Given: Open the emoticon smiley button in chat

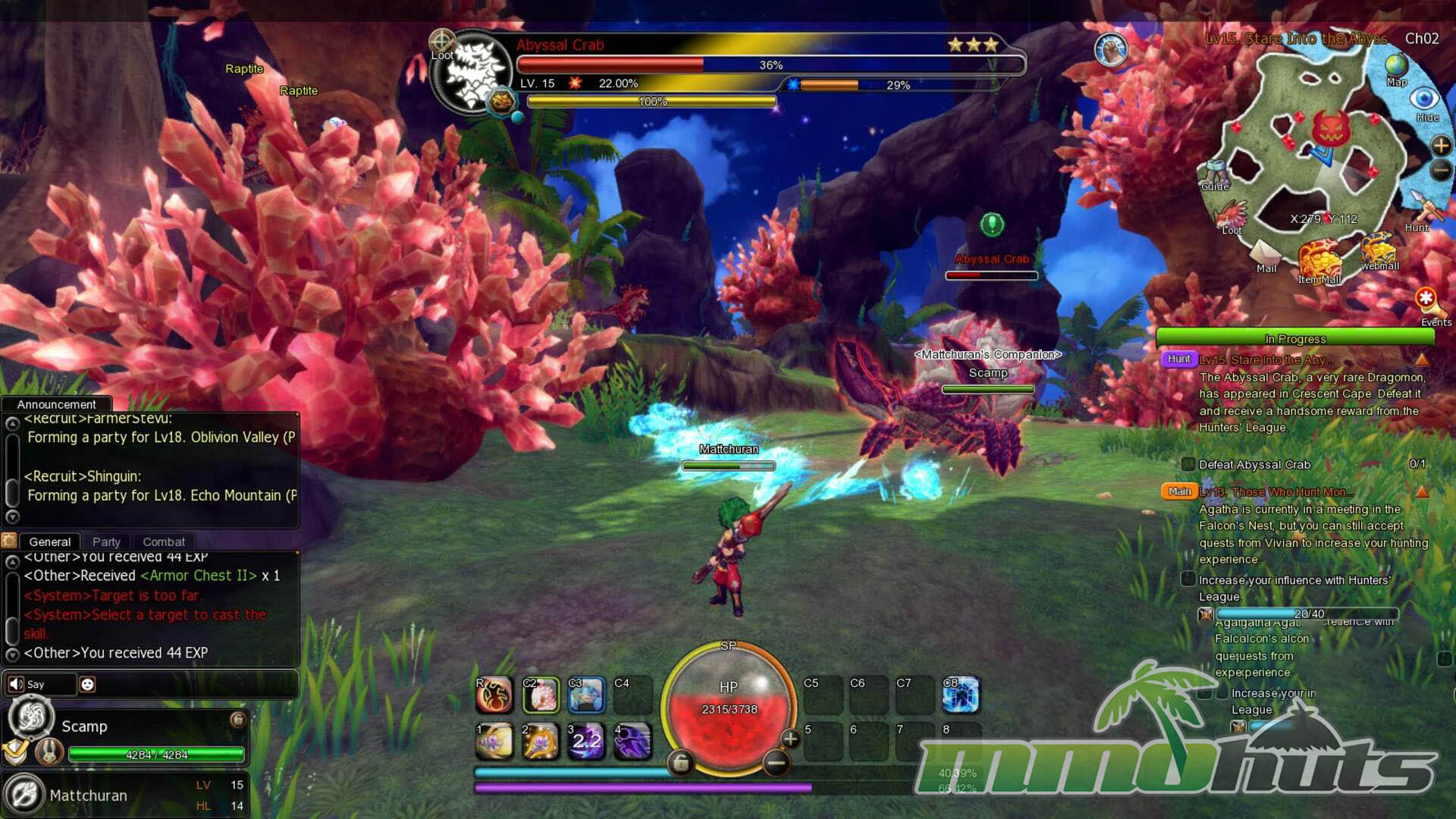Looking at the screenshot, I should pyautogui.click(x=87, y=684).
